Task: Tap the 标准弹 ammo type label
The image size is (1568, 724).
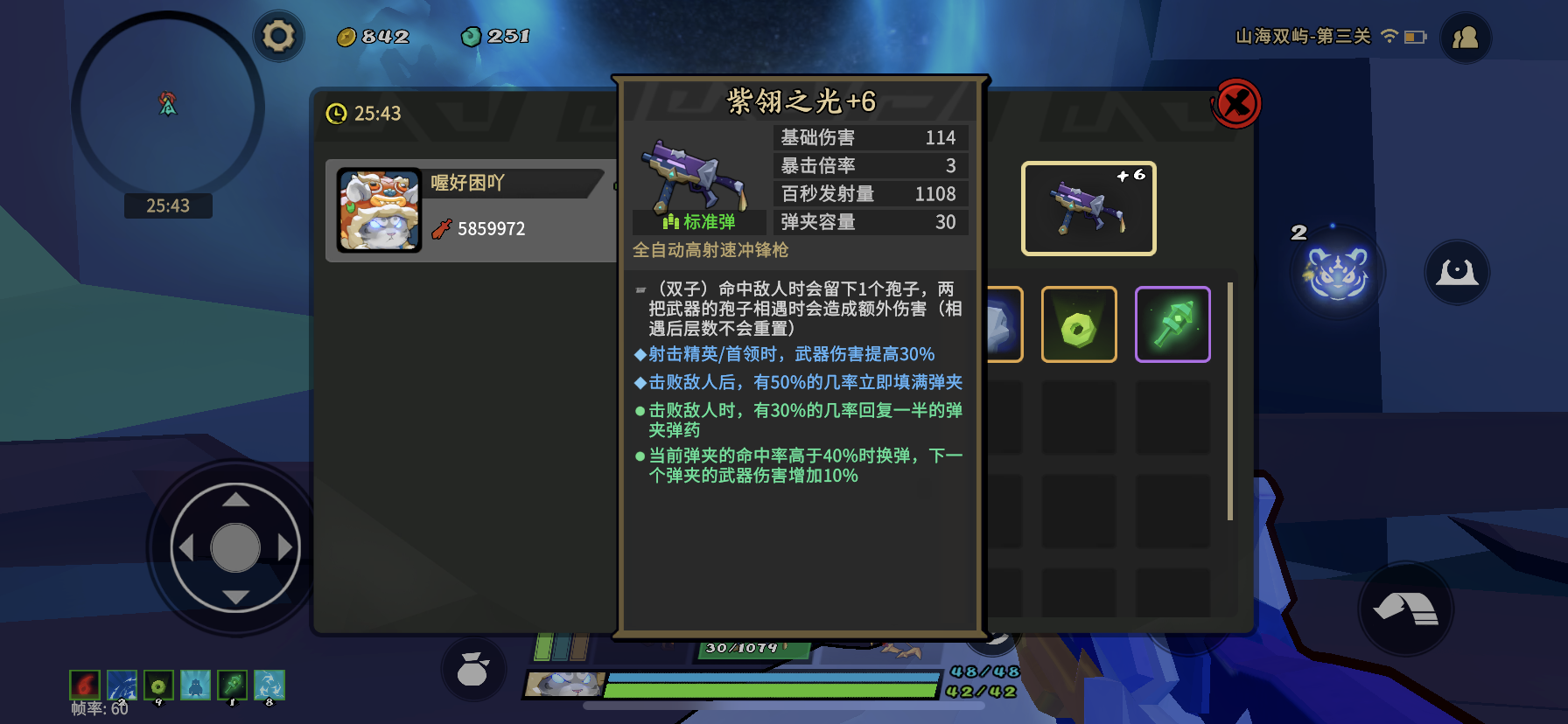Action: (698, 222)
